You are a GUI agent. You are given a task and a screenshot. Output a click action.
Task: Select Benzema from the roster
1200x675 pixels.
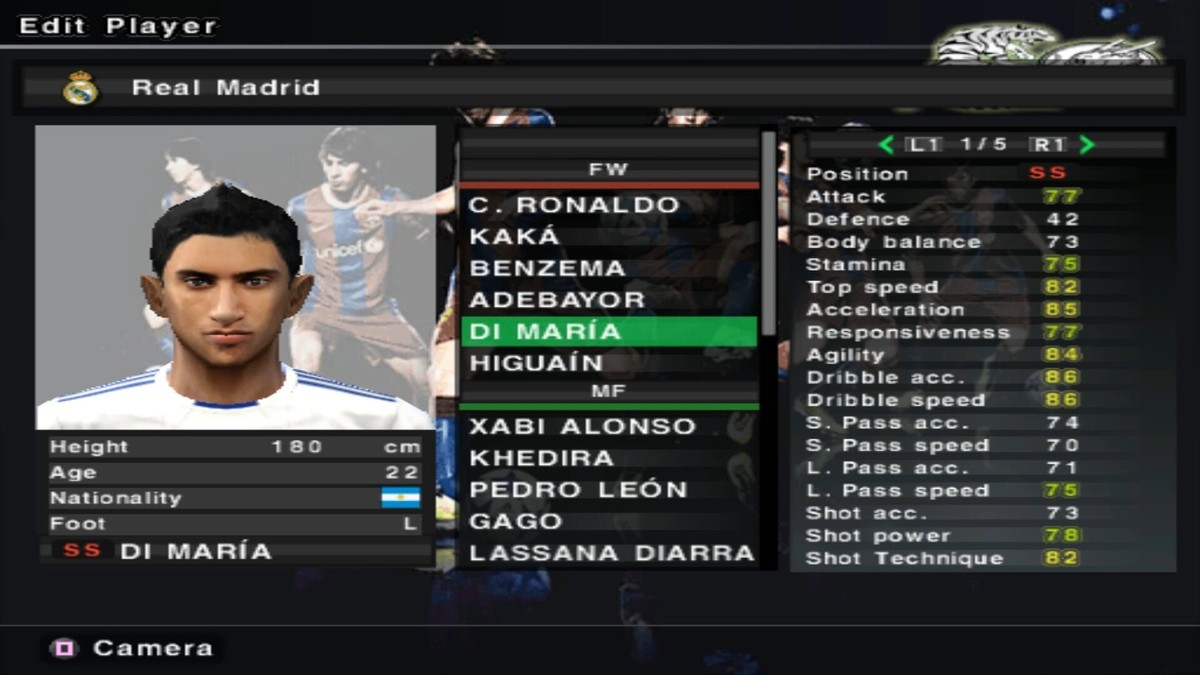click(x=547, y=268)
